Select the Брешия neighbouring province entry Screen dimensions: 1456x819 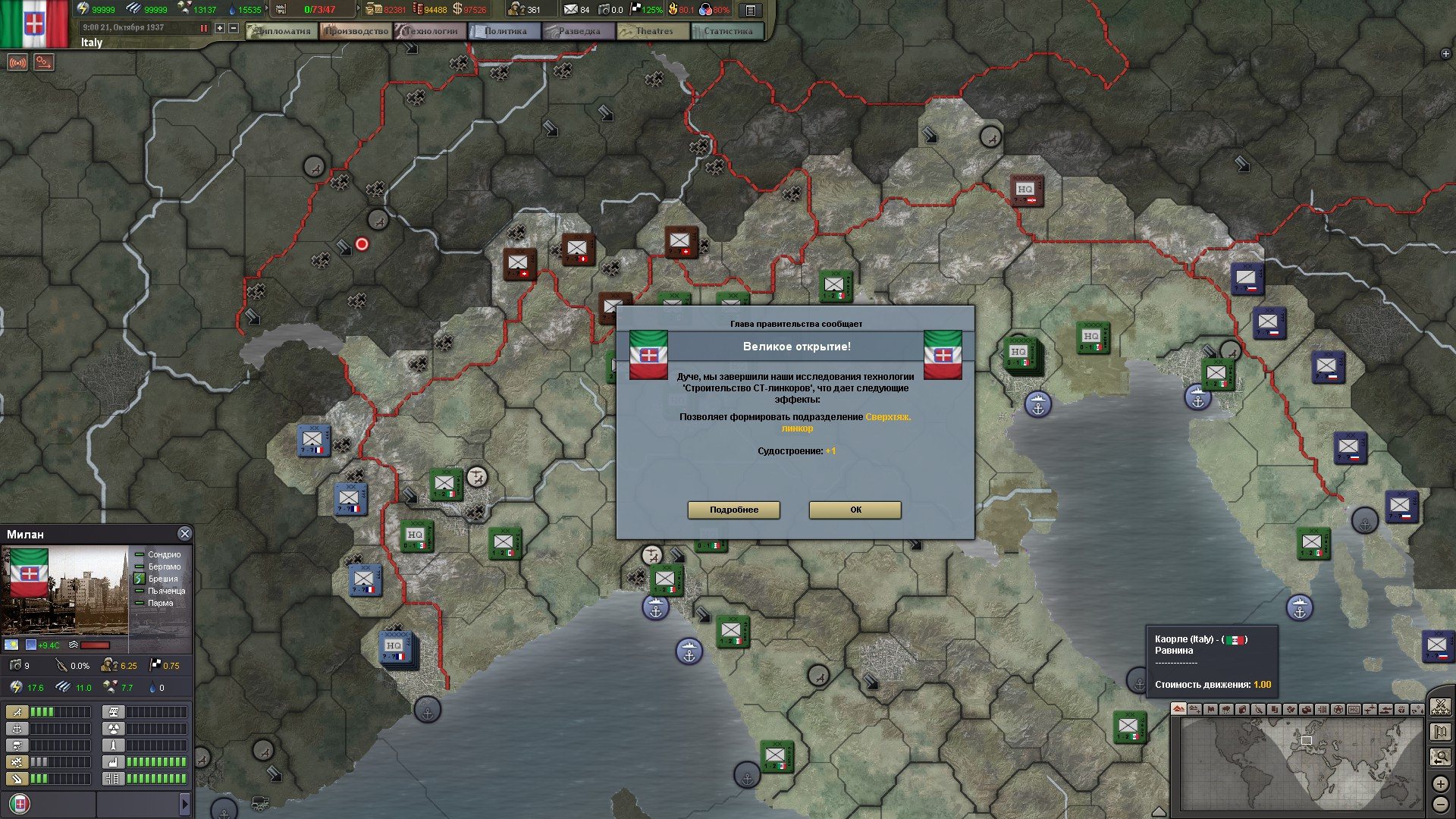[163, 579]
